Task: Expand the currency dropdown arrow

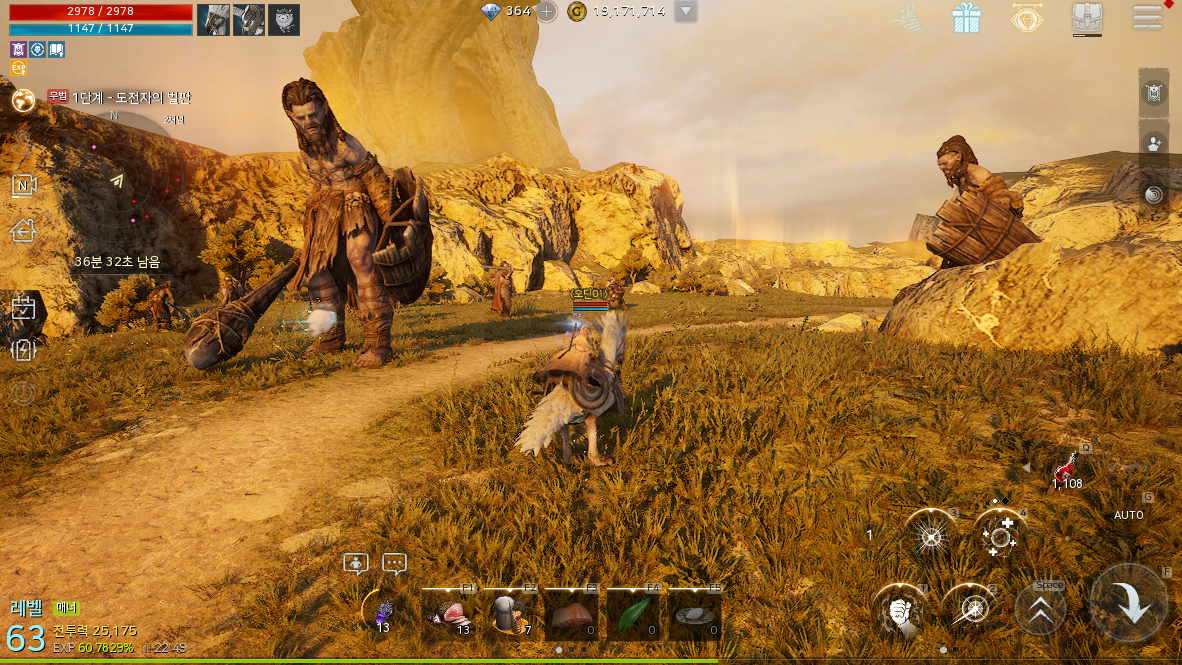Action: [685, 12]
